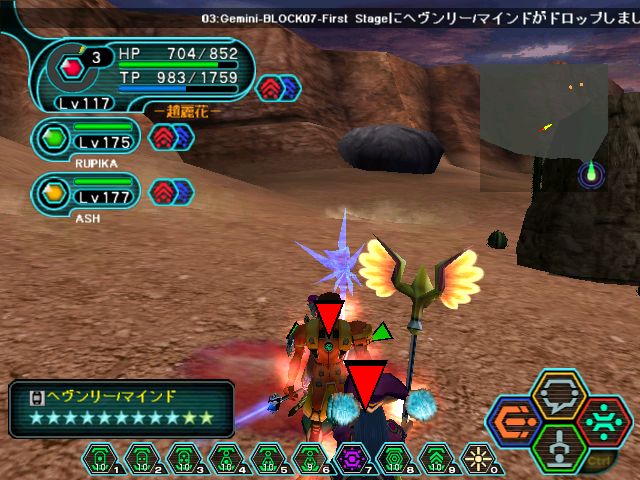The width and height of the screenshot is (640, 480).
Task: Click the ヘヴンリー/マインド item drop panel
Action: 122,408
